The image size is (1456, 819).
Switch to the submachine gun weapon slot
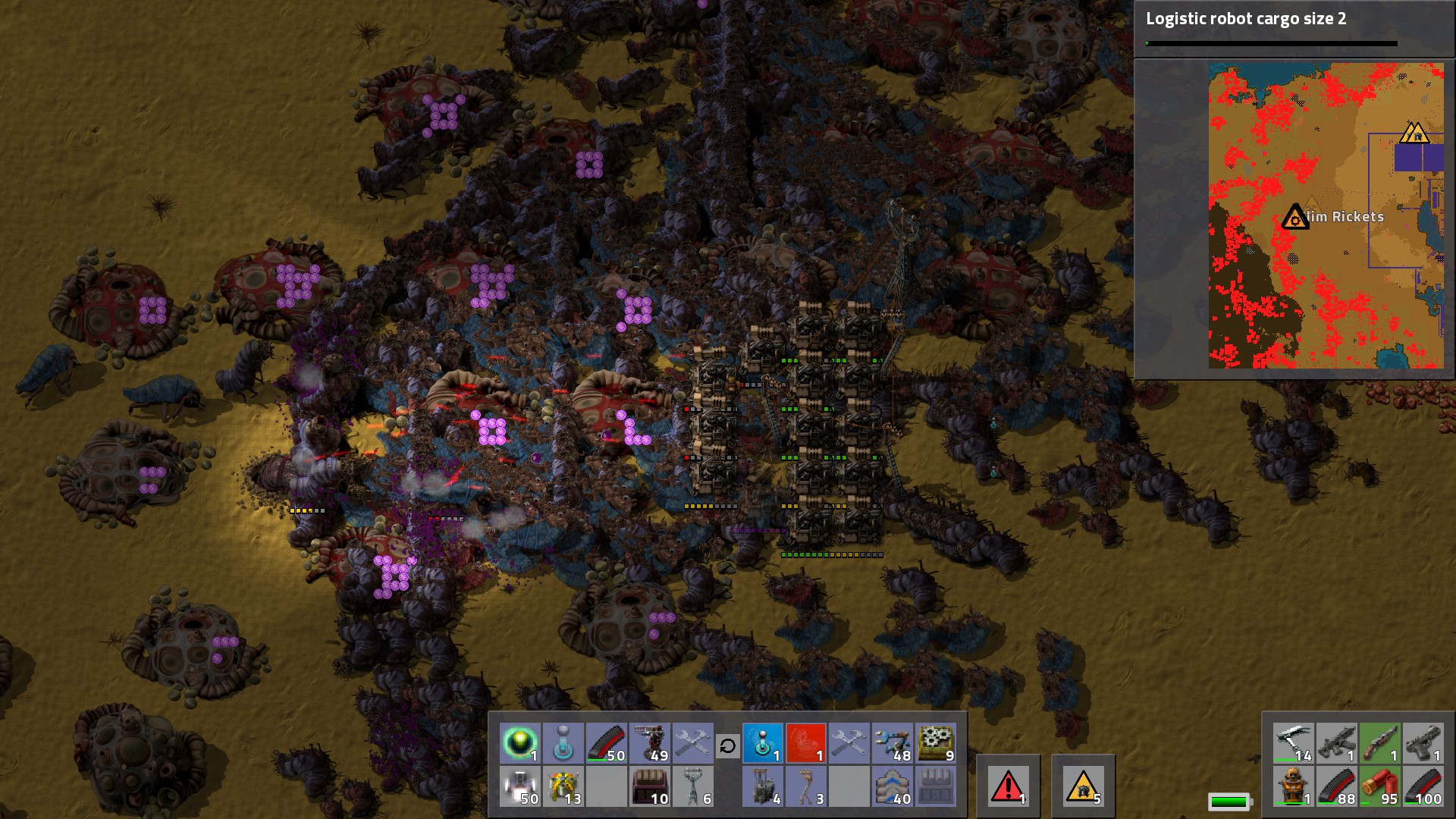1337,743
